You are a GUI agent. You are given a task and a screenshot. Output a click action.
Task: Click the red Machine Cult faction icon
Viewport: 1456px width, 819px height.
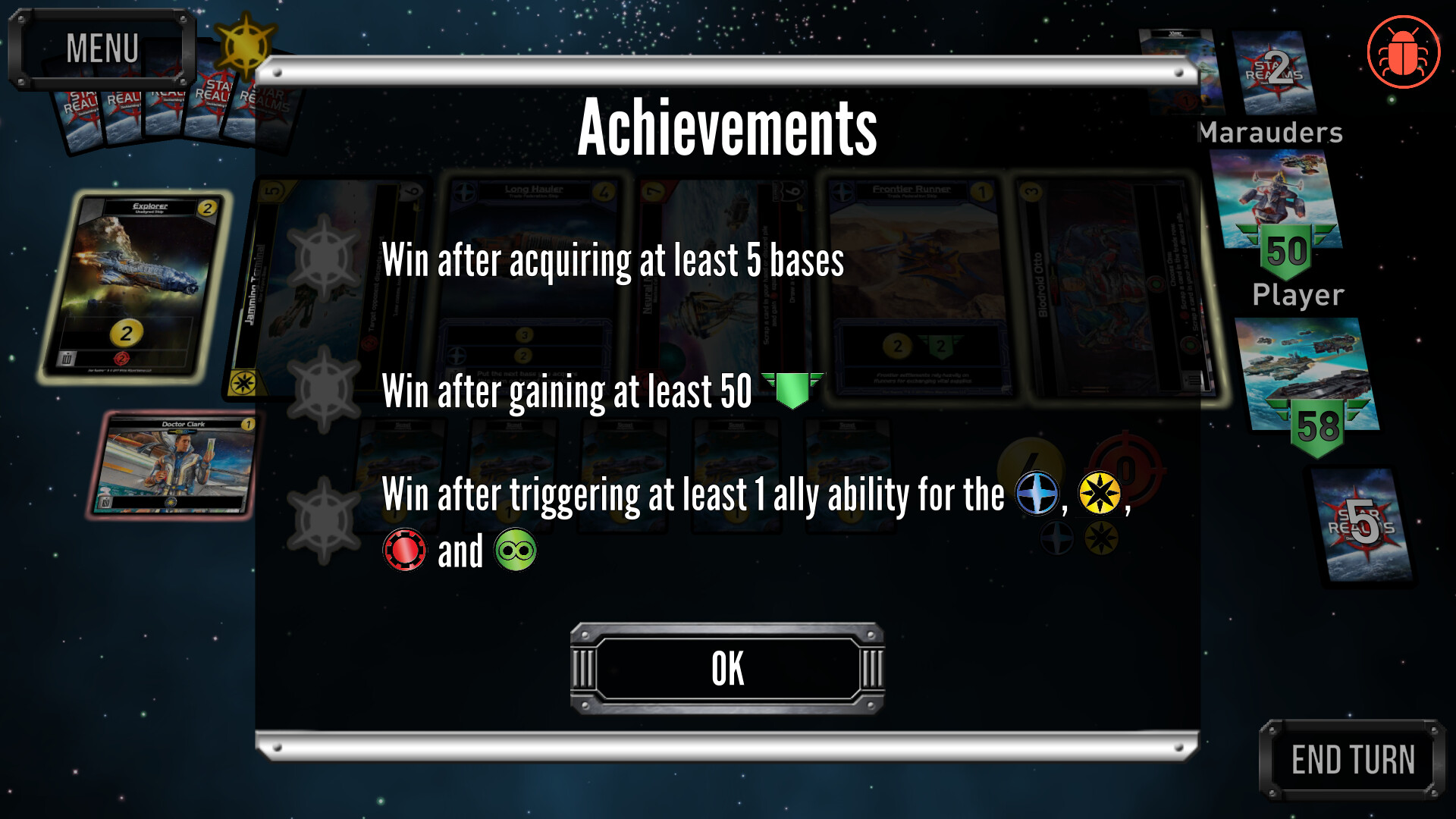[x=404, y=551]
